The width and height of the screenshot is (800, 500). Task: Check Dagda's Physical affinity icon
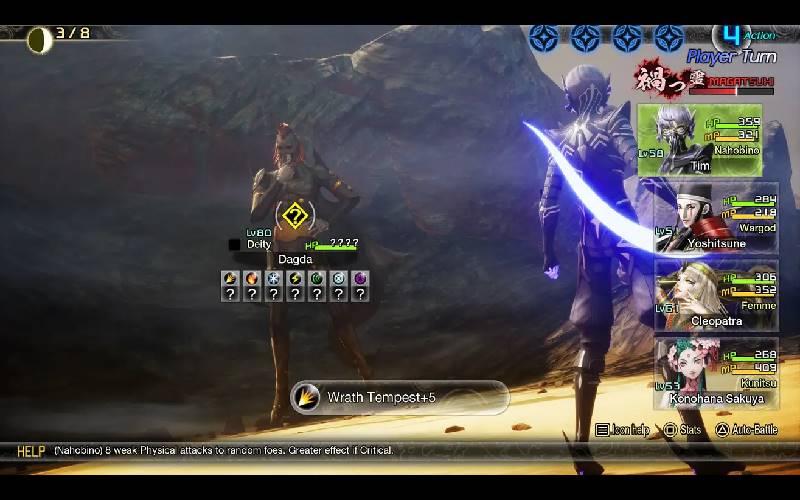(230, 278)
